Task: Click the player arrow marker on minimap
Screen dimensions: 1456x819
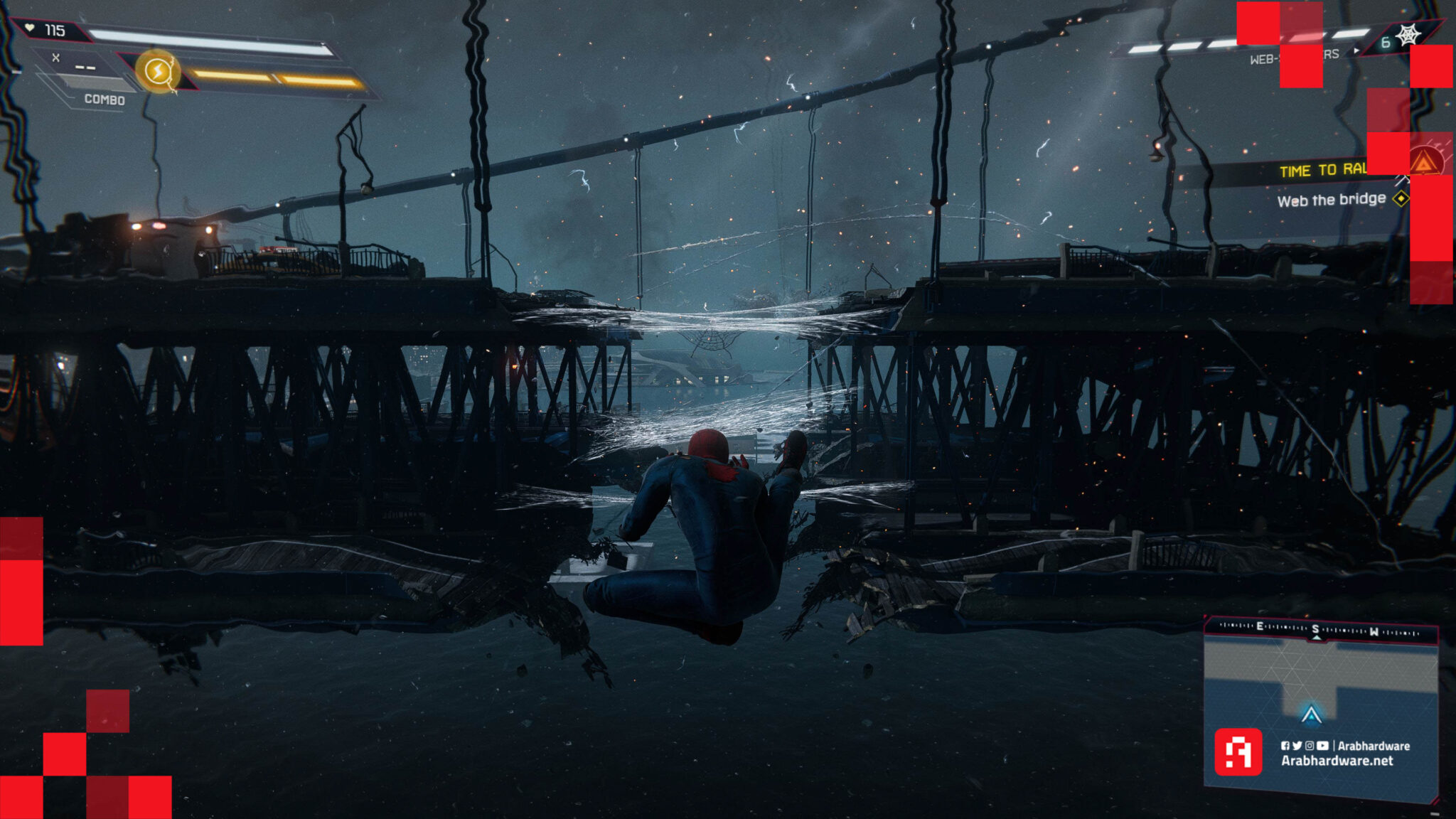Action: 1311,714
